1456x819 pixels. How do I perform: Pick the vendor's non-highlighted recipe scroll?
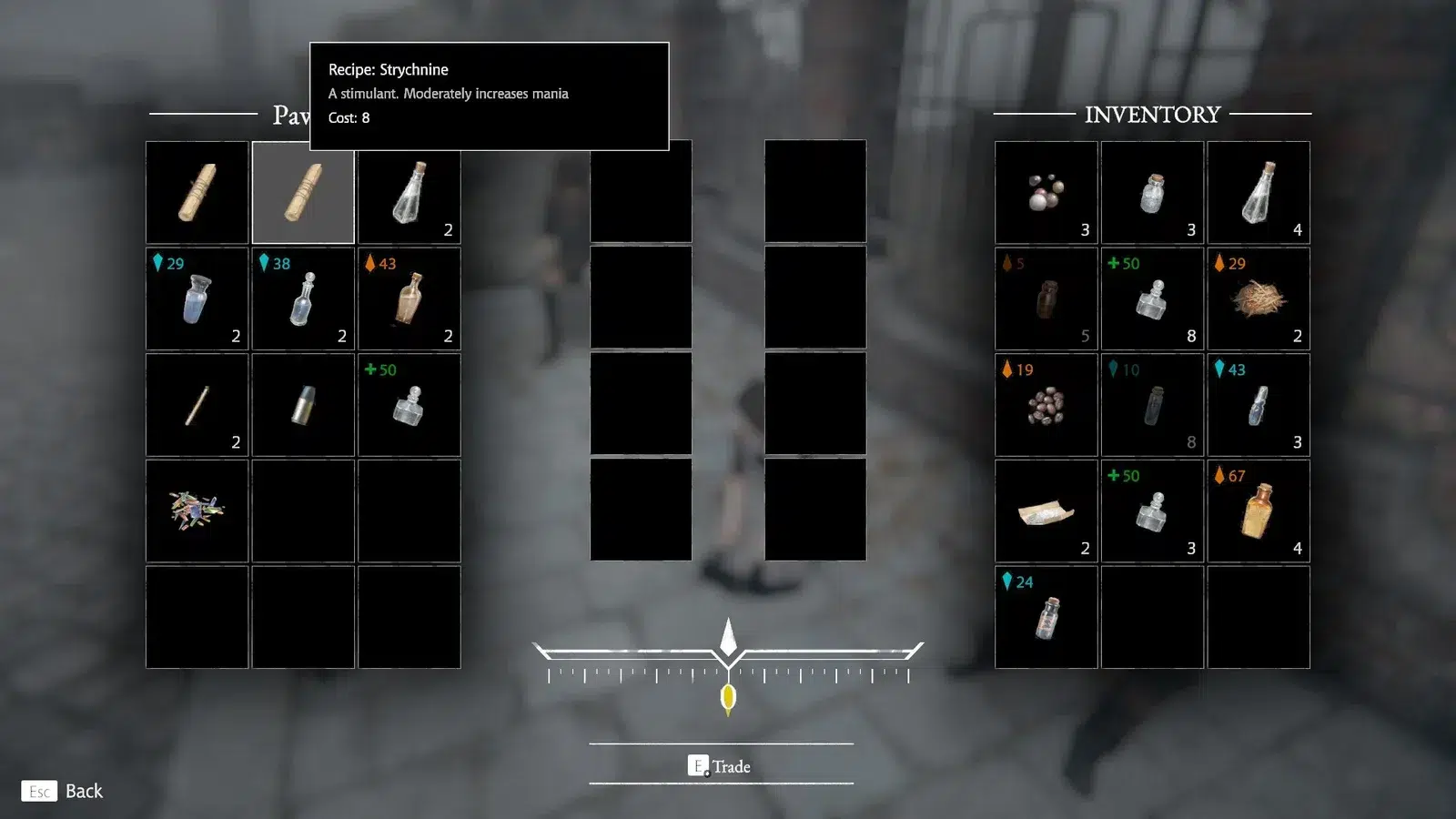pyautogui.click(x=197, y=192)
